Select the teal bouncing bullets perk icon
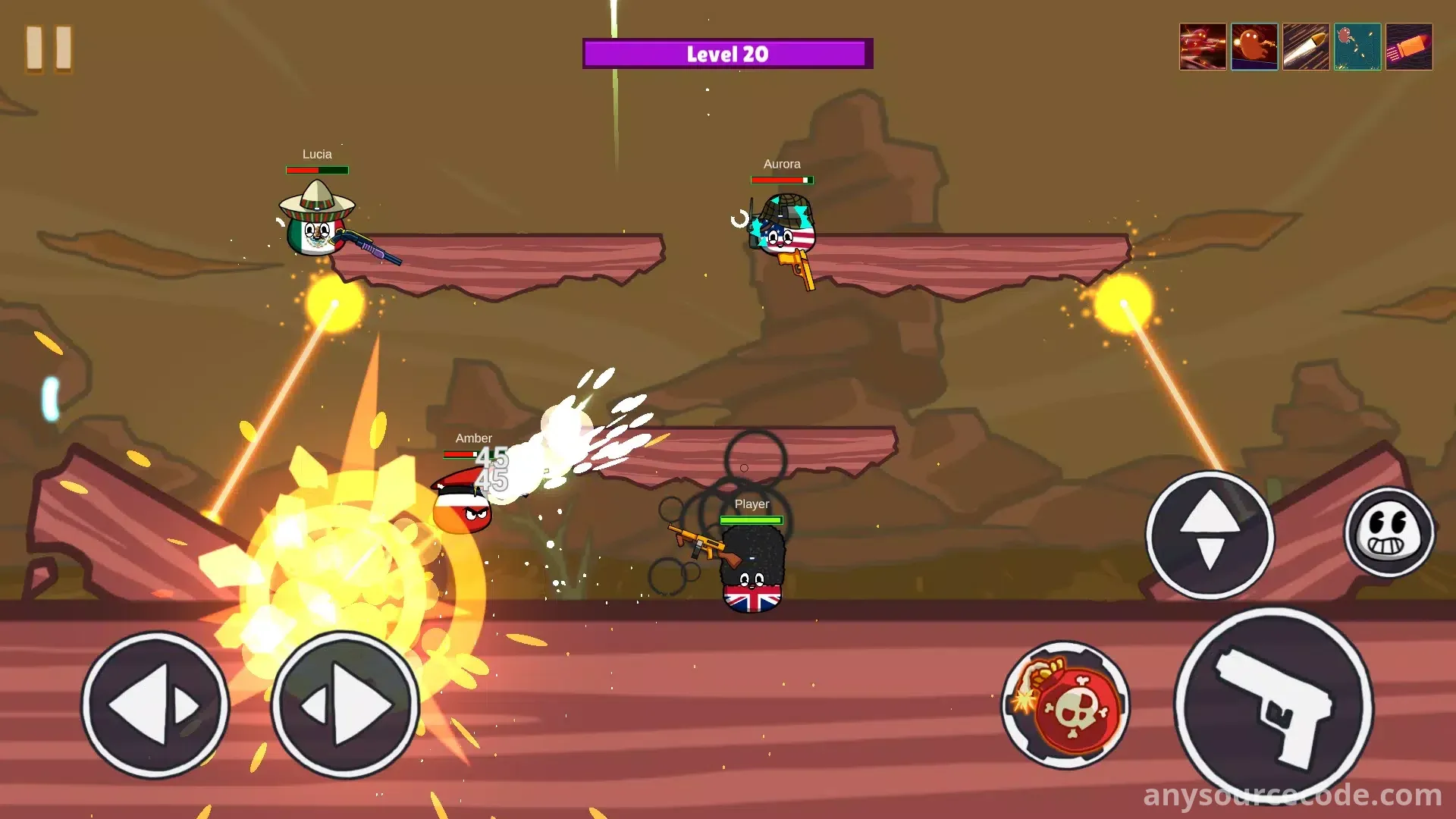 1357,47
